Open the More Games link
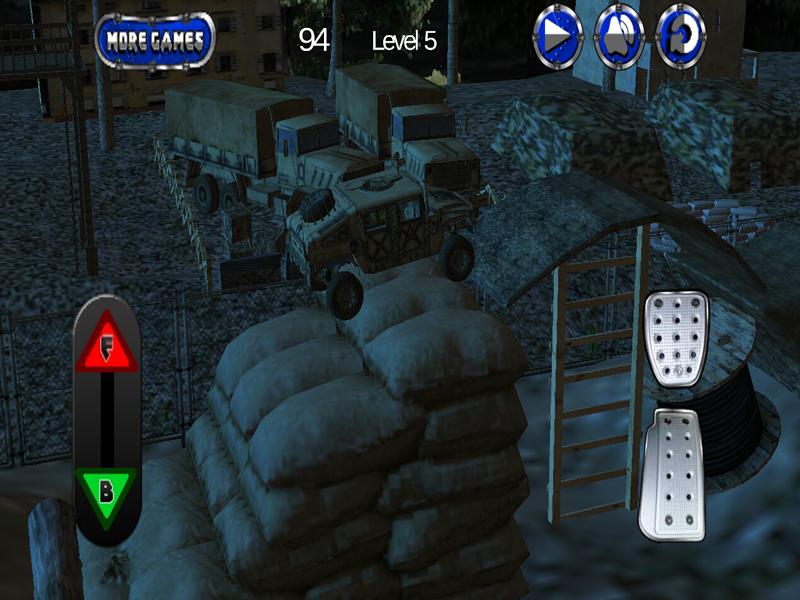 click(155, 40)
